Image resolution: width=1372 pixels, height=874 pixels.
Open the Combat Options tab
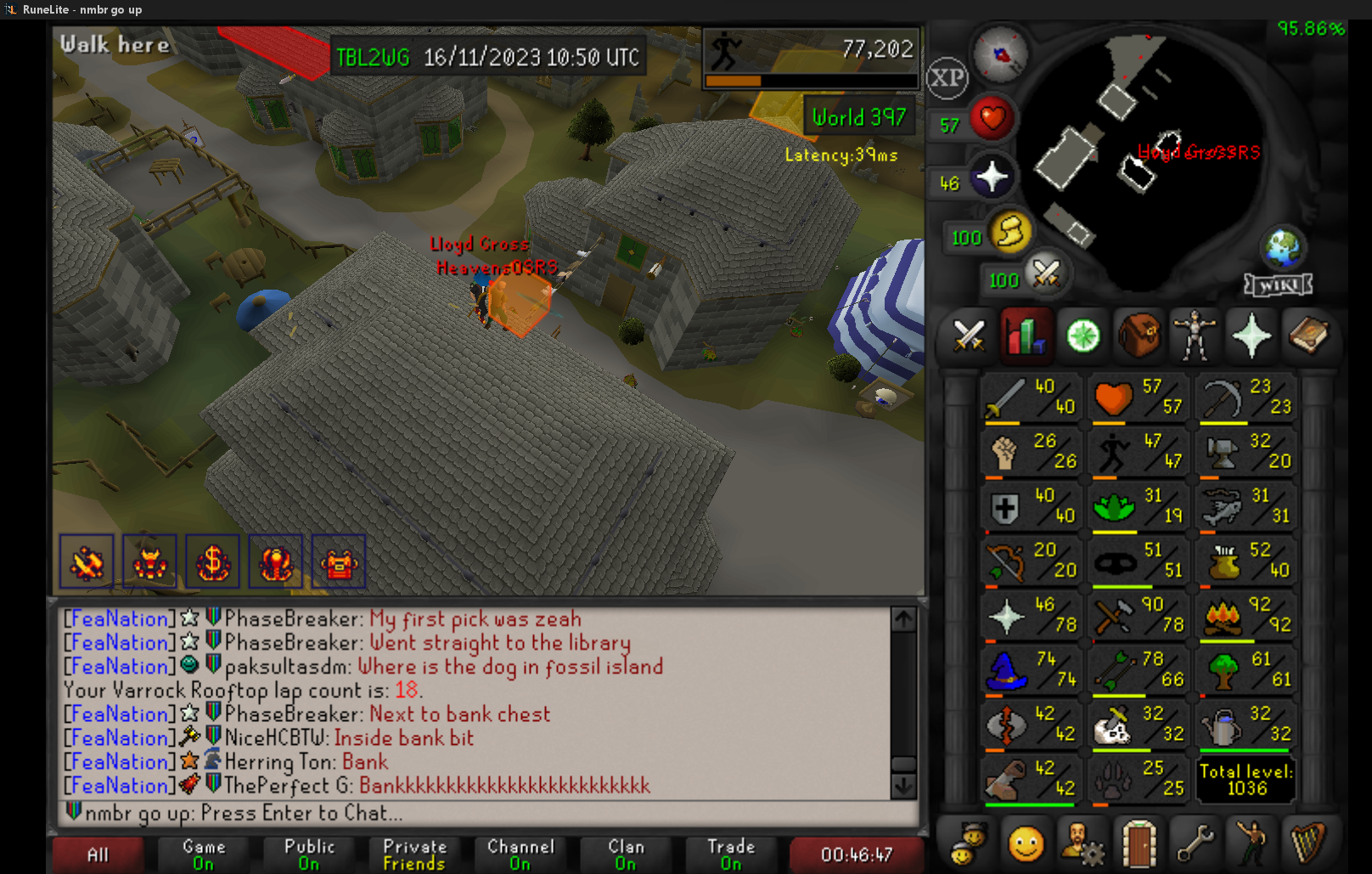click(x=969, y=336)
